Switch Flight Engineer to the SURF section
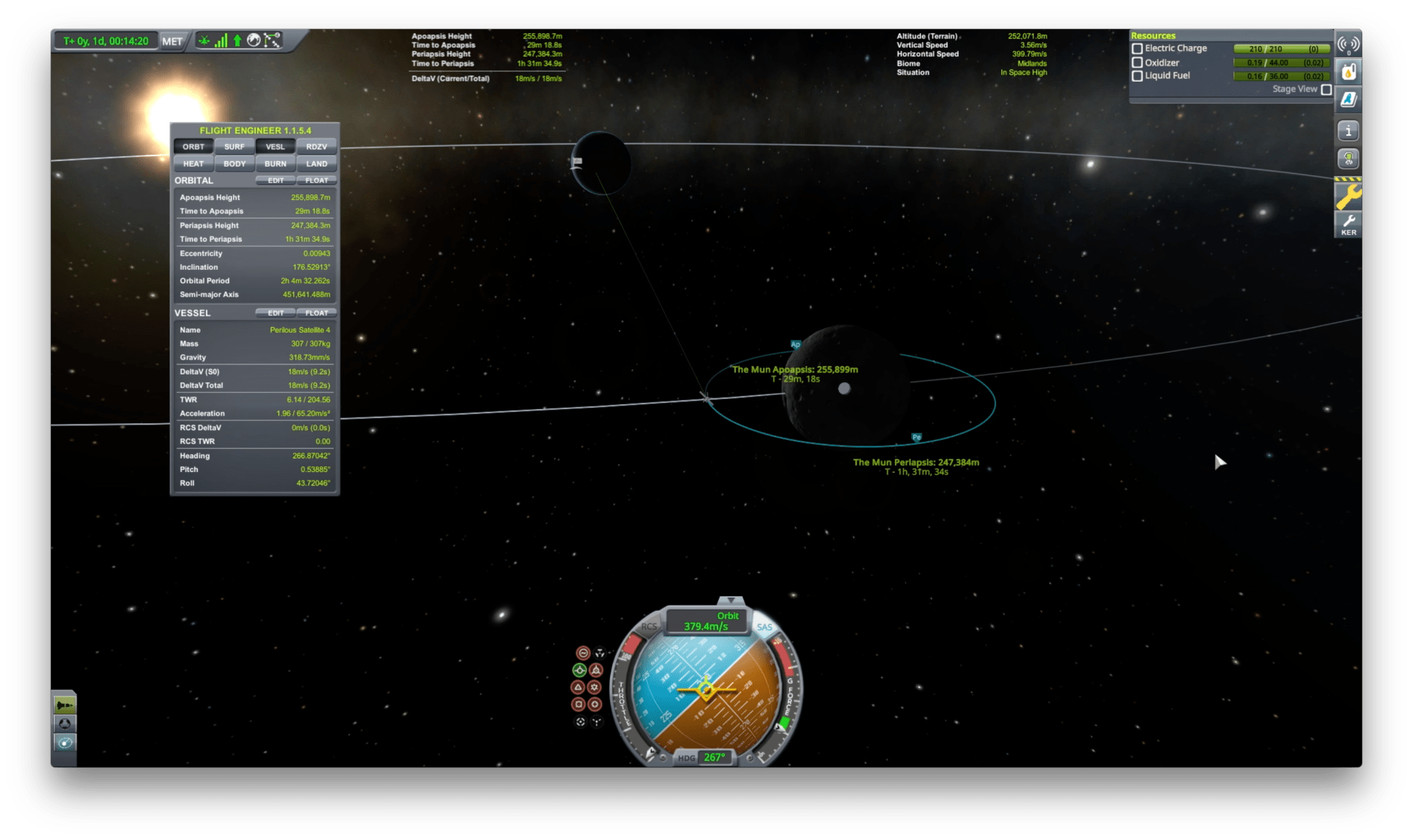Screen dimensions: 1413x840 pyautogui.click(x=234, y=147)
